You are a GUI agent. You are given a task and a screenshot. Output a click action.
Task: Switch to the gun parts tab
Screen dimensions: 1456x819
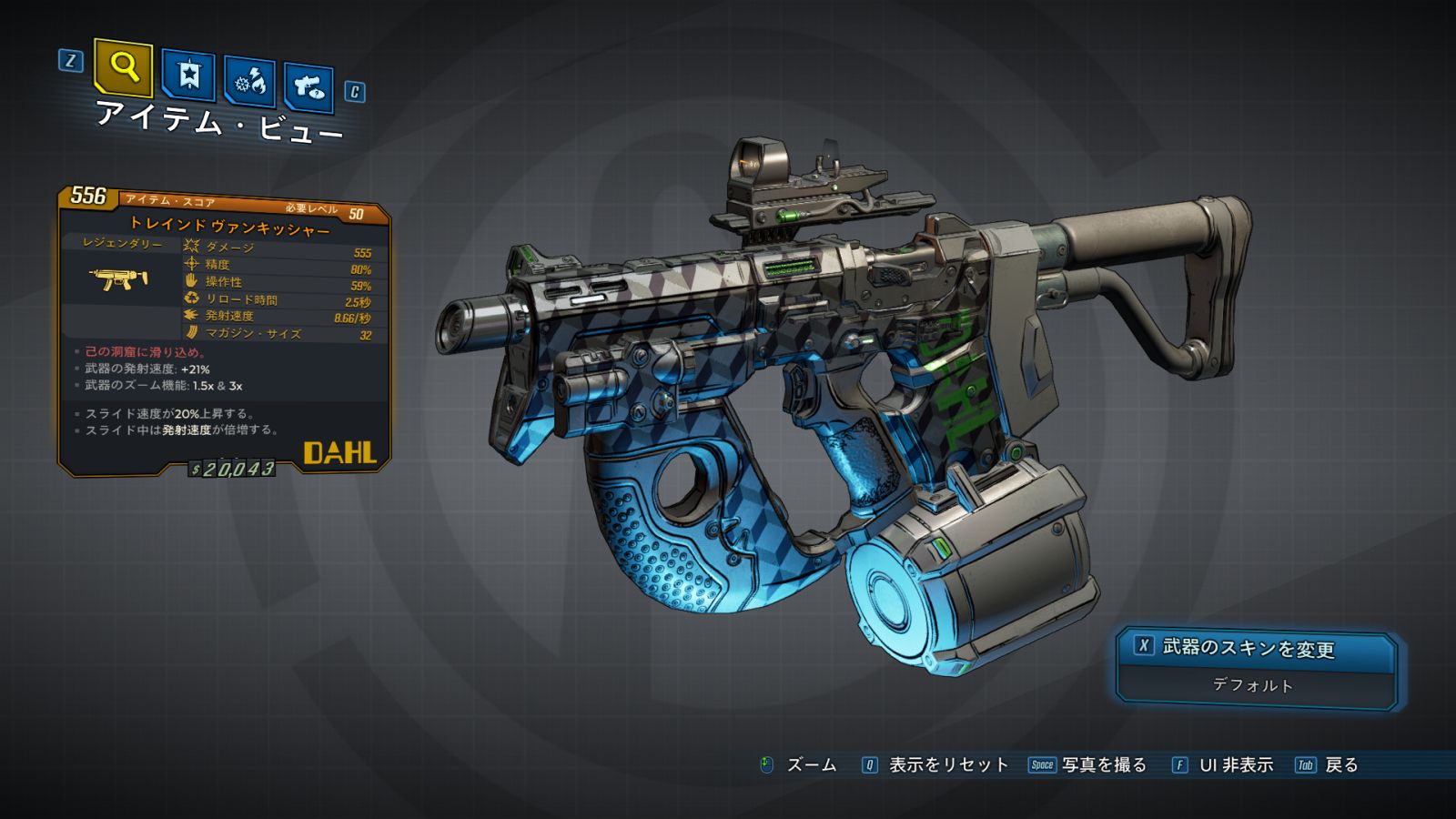pos(308,87)
